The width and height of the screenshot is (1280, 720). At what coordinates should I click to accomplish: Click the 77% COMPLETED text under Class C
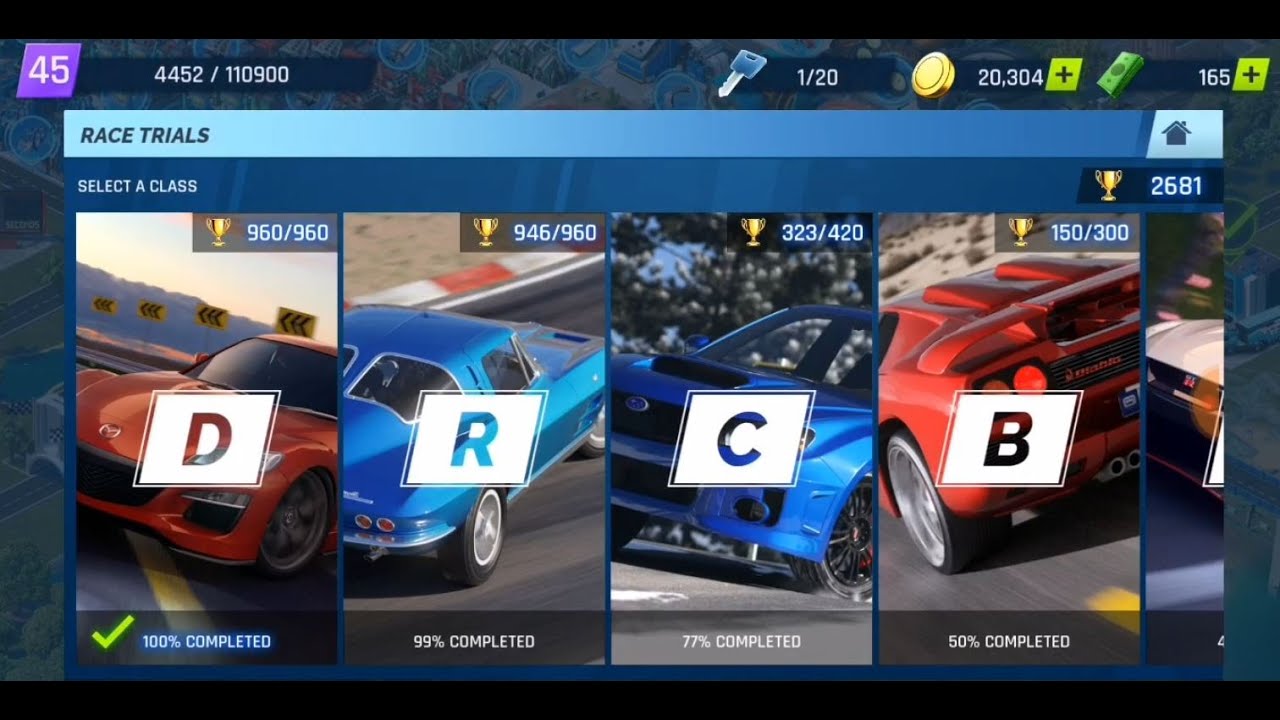741,641
